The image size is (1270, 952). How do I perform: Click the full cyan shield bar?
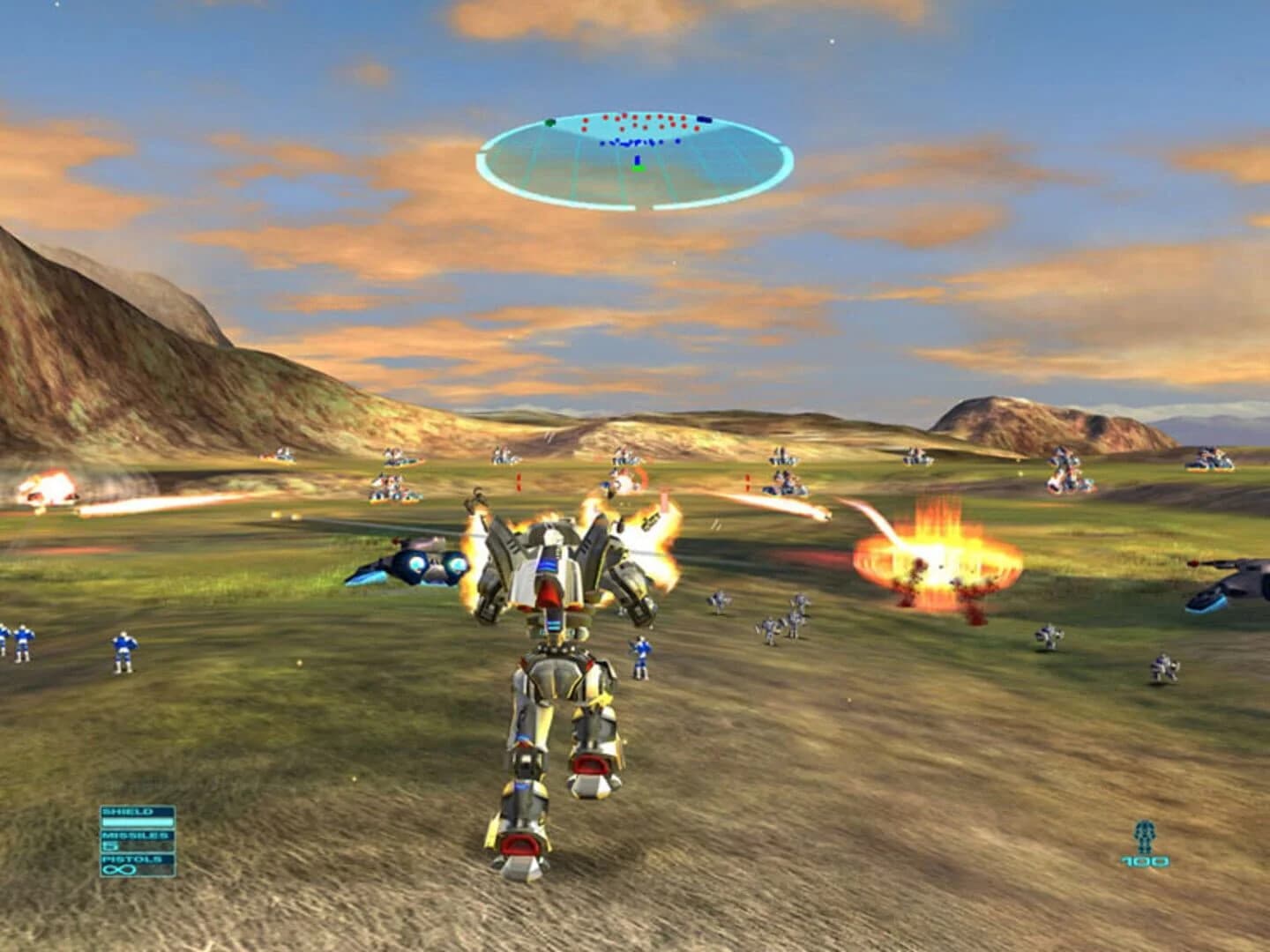click(138, 822)
